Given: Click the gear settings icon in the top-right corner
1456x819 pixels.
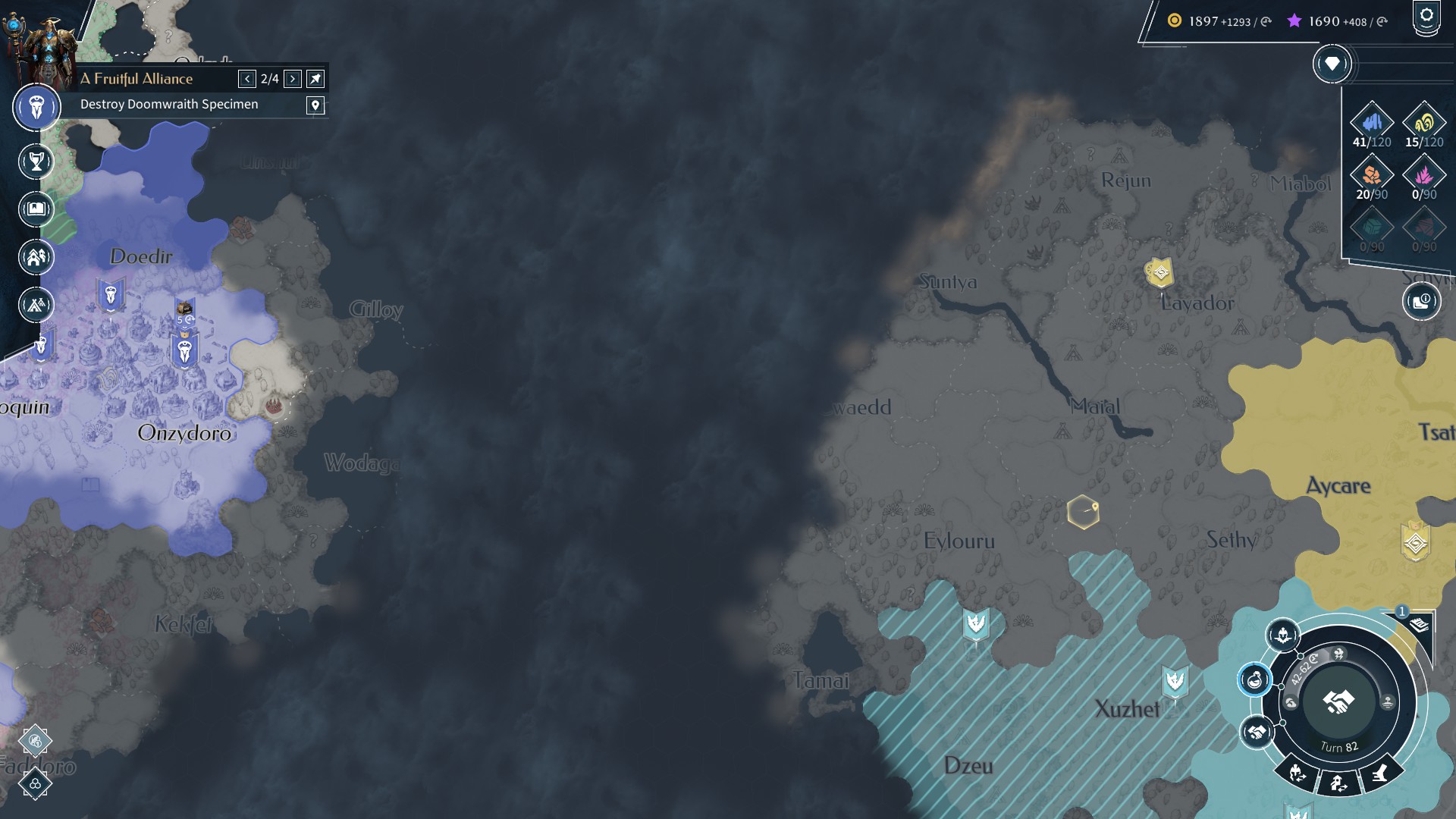Looking at the screenshot, I should click(1427, 14).
